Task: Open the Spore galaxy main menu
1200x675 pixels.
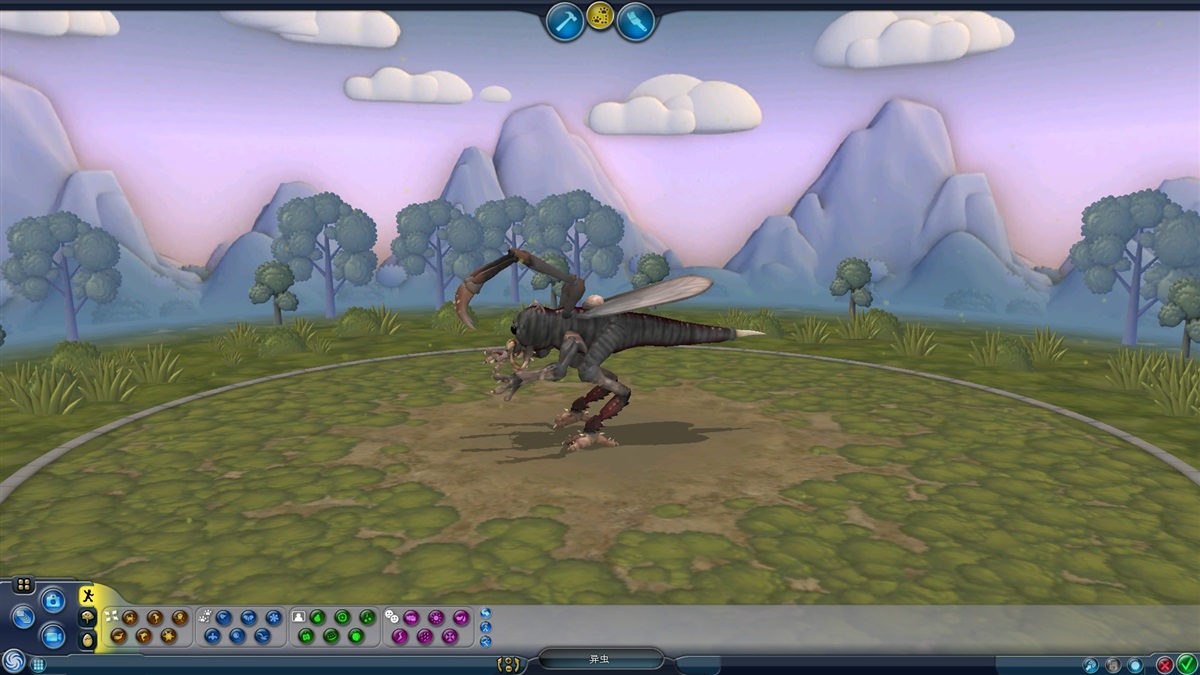Action: click(x=13, y=661)
